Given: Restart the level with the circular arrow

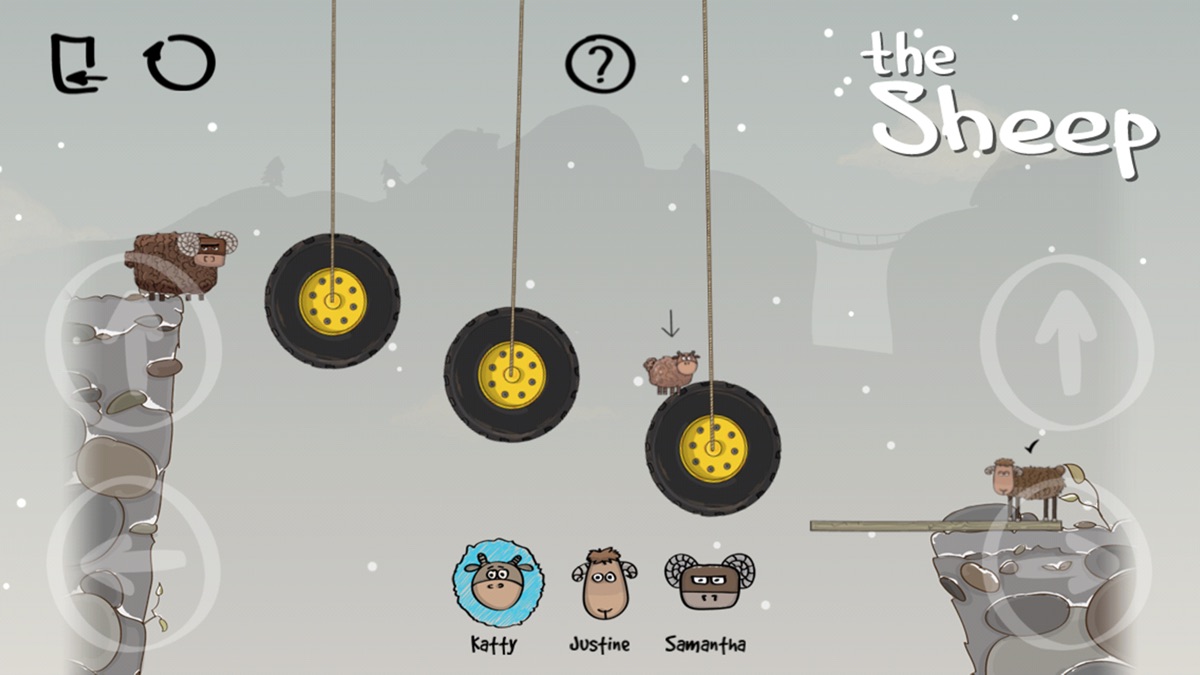Looking at the screenshot, I should coord(180,63).
